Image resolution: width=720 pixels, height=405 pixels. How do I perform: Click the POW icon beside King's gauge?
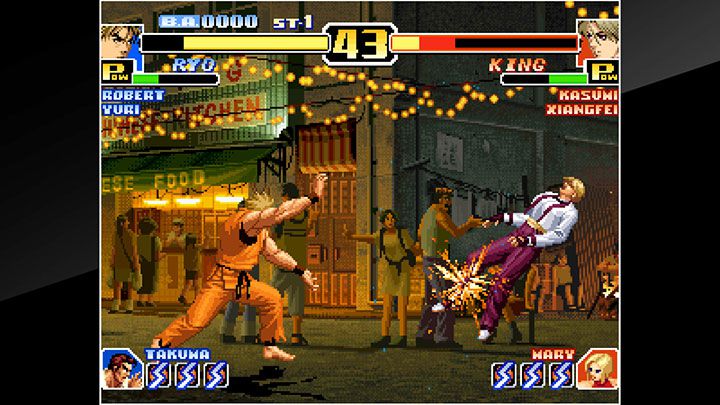pos(603,73)
